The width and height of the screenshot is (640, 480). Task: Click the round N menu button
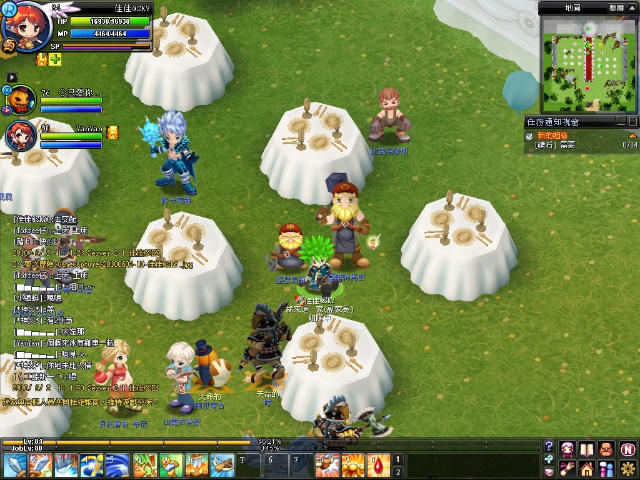click(x=627, y=448)
